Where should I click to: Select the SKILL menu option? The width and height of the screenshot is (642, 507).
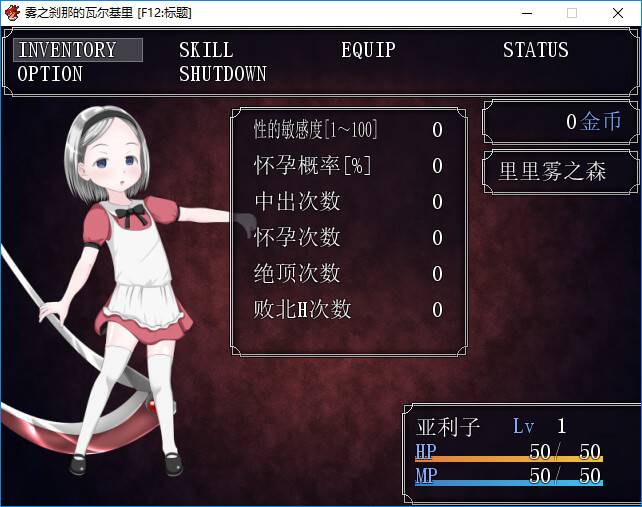pyautogui.click(x=206, y=50)
